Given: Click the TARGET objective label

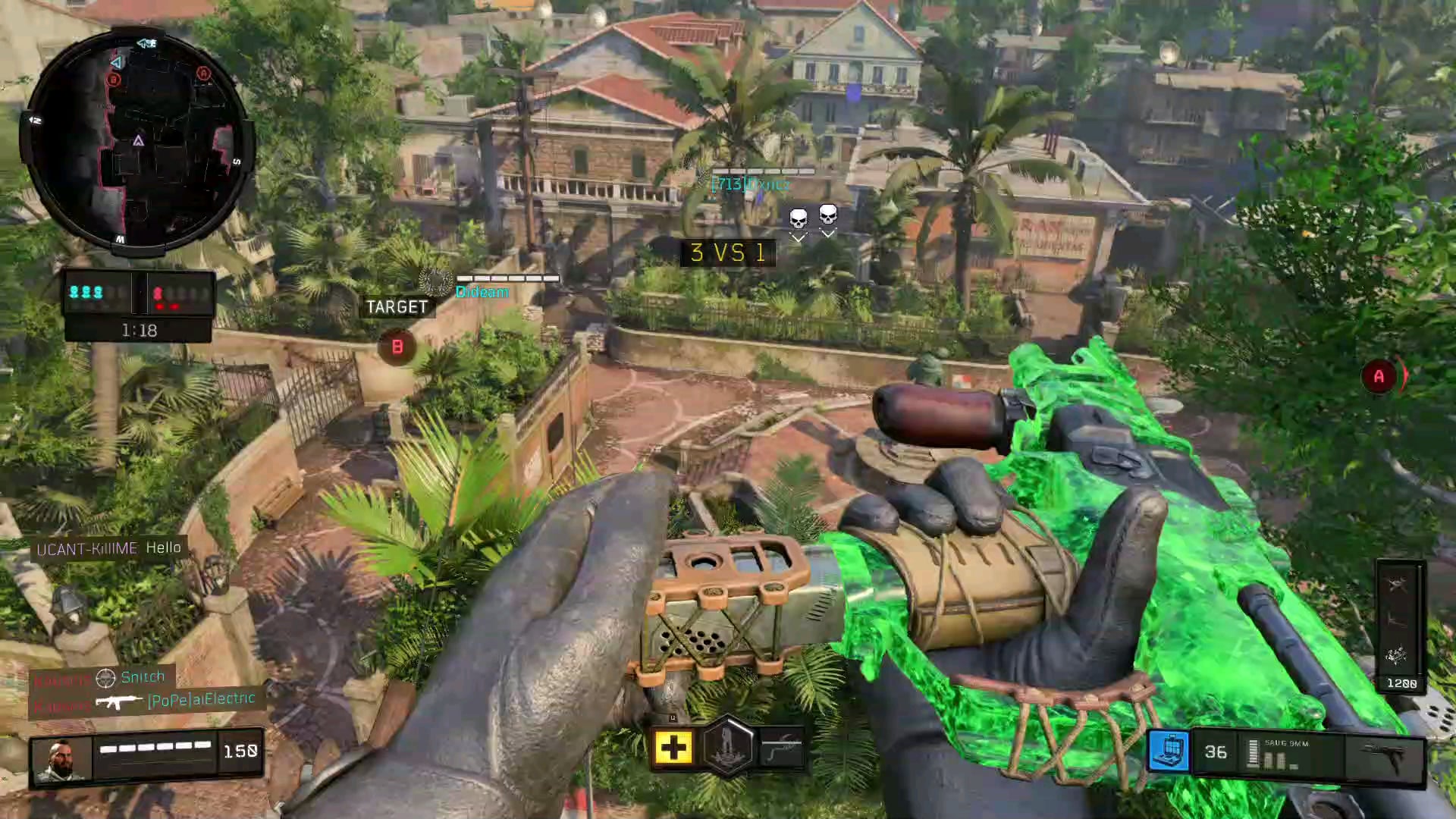Looking at the screenshot, I should click(397, 307).
